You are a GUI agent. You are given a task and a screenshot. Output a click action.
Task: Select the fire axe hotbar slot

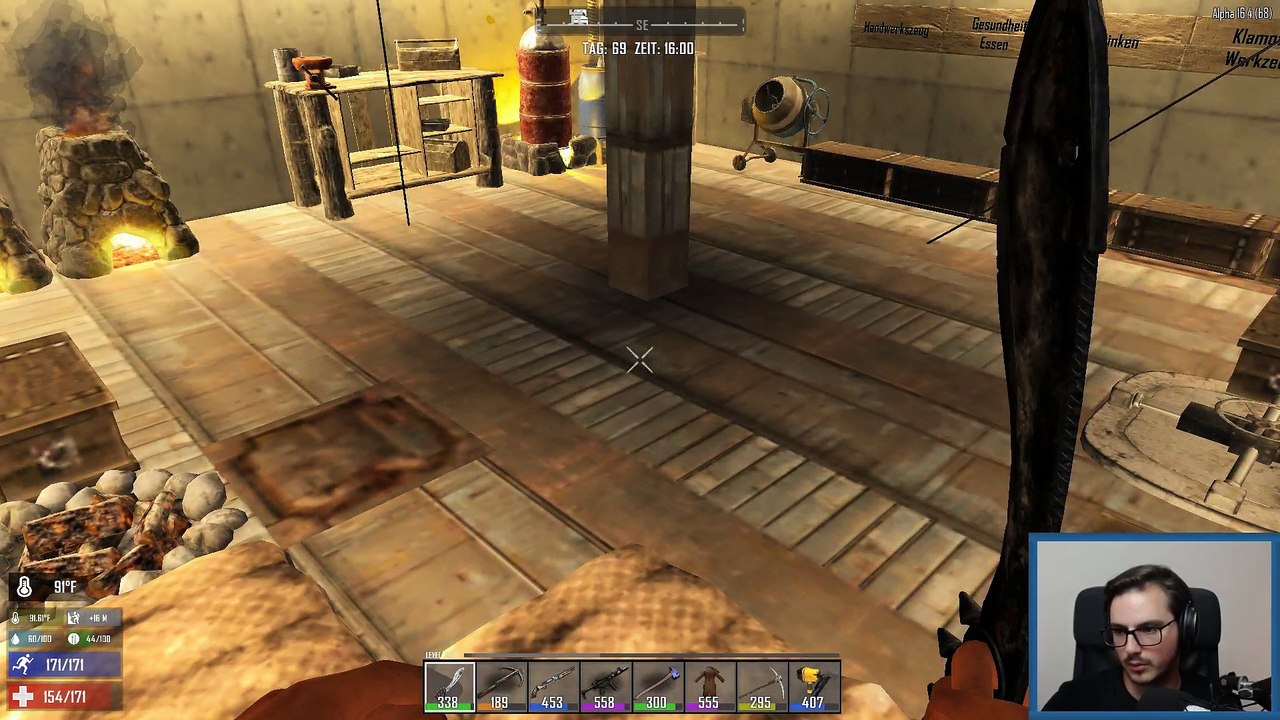click(x=656, y=687)
